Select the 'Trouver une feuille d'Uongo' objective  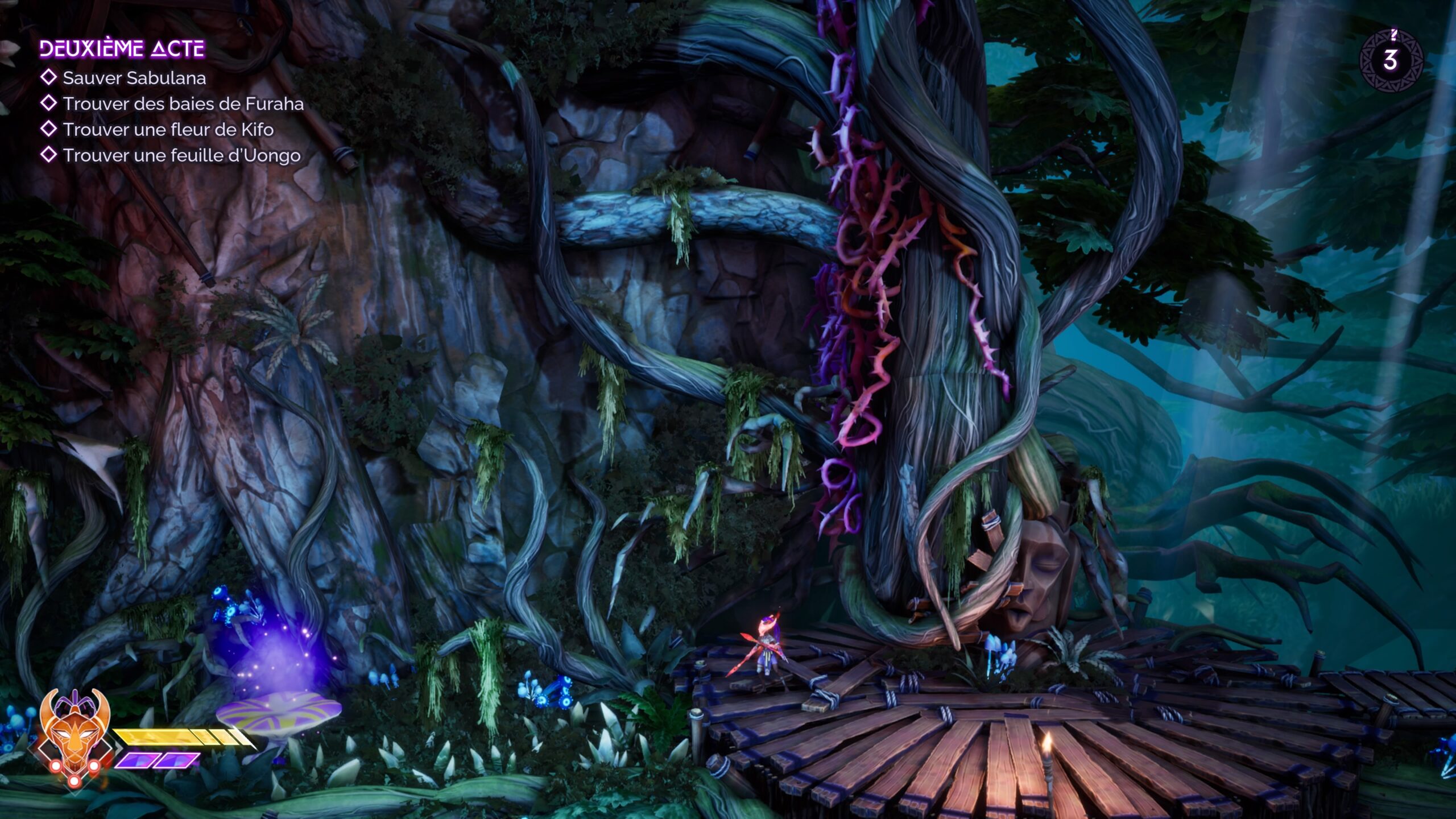pos(181,155)
